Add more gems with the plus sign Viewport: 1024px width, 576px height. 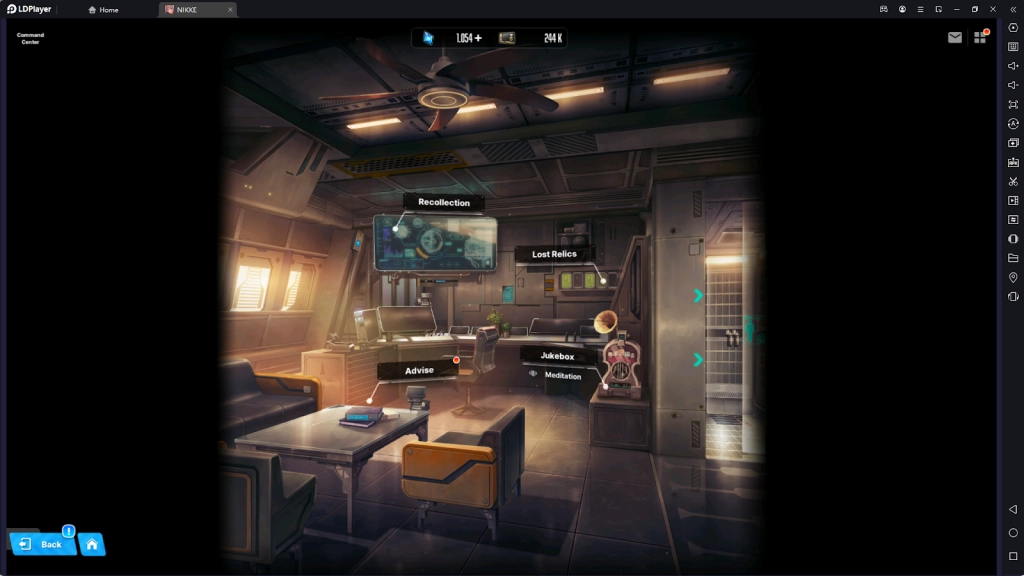coord(478,38)
